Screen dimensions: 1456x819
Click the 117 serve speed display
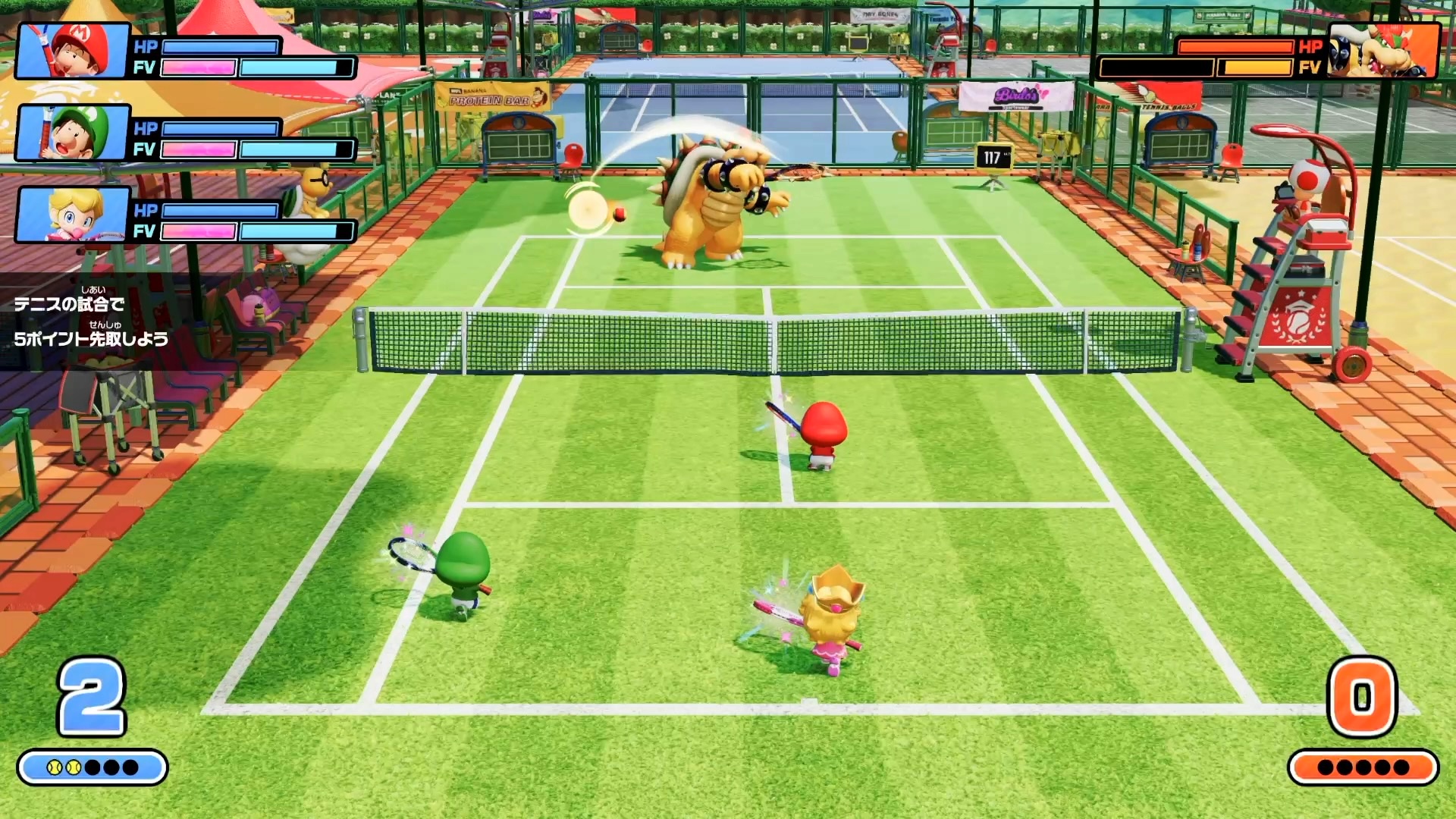993,157
